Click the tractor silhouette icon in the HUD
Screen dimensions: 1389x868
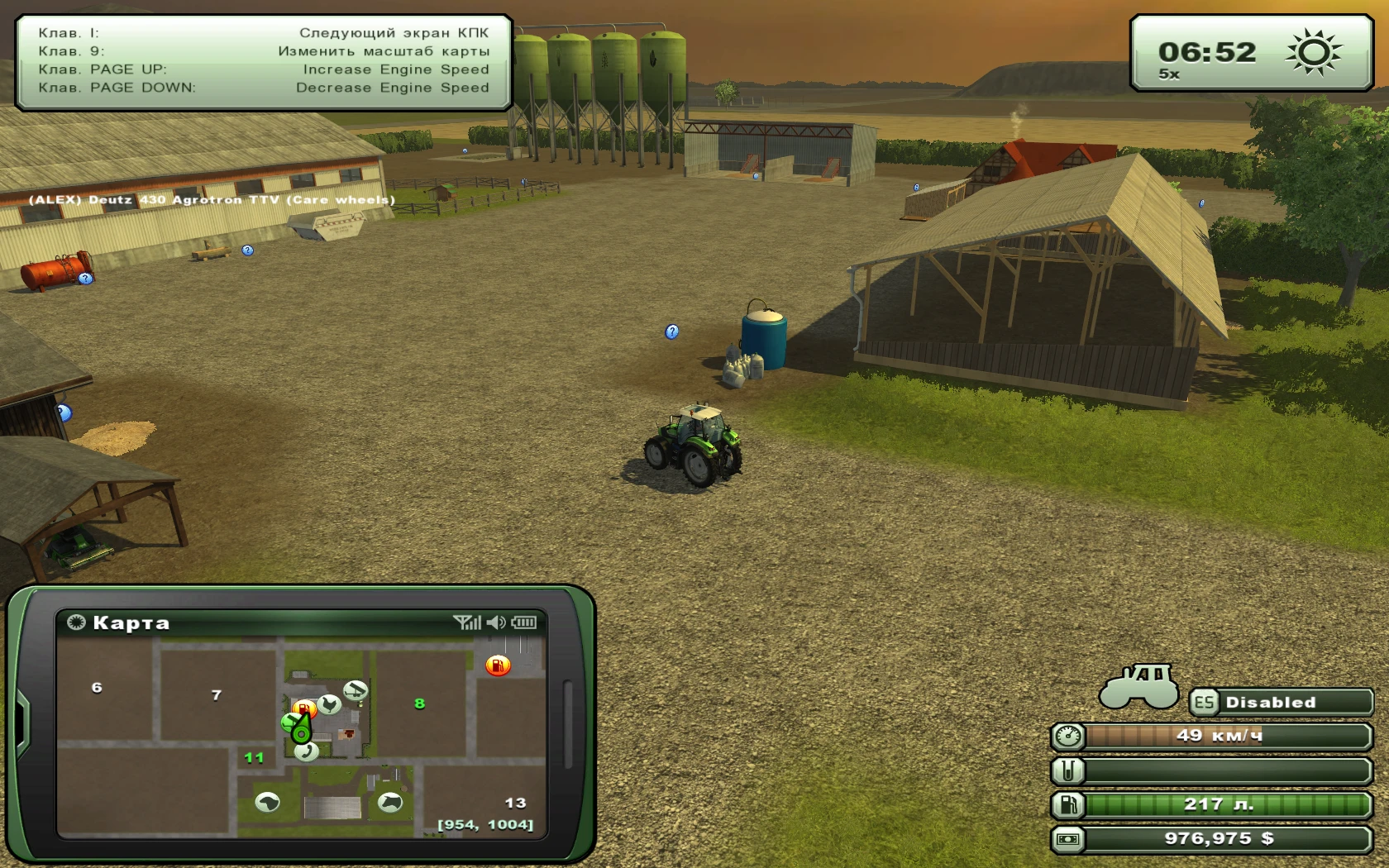coord(1139,686)
